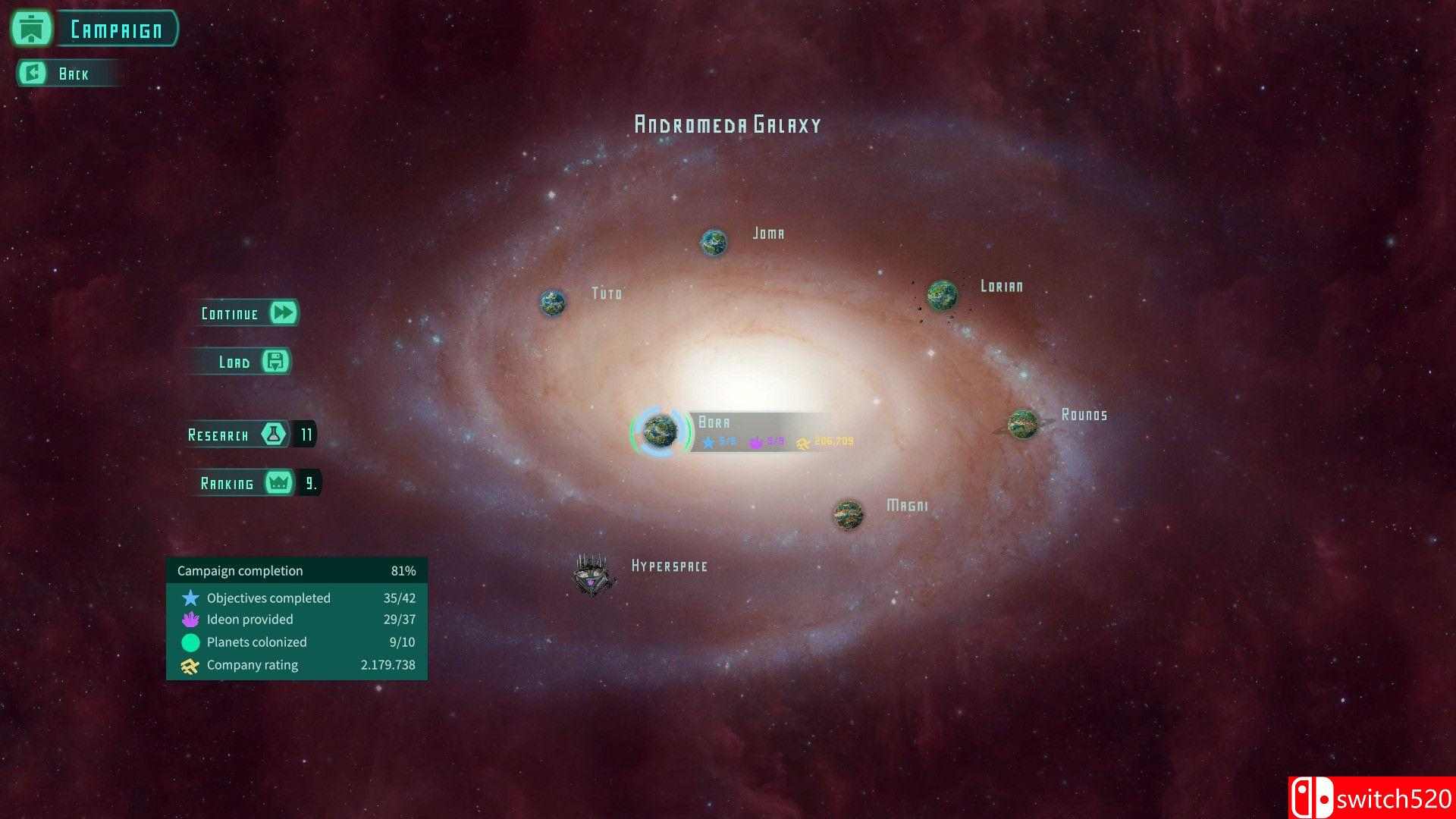1456x819 pixels.
Task: Continue the campaign
Action: coord(249,313)
